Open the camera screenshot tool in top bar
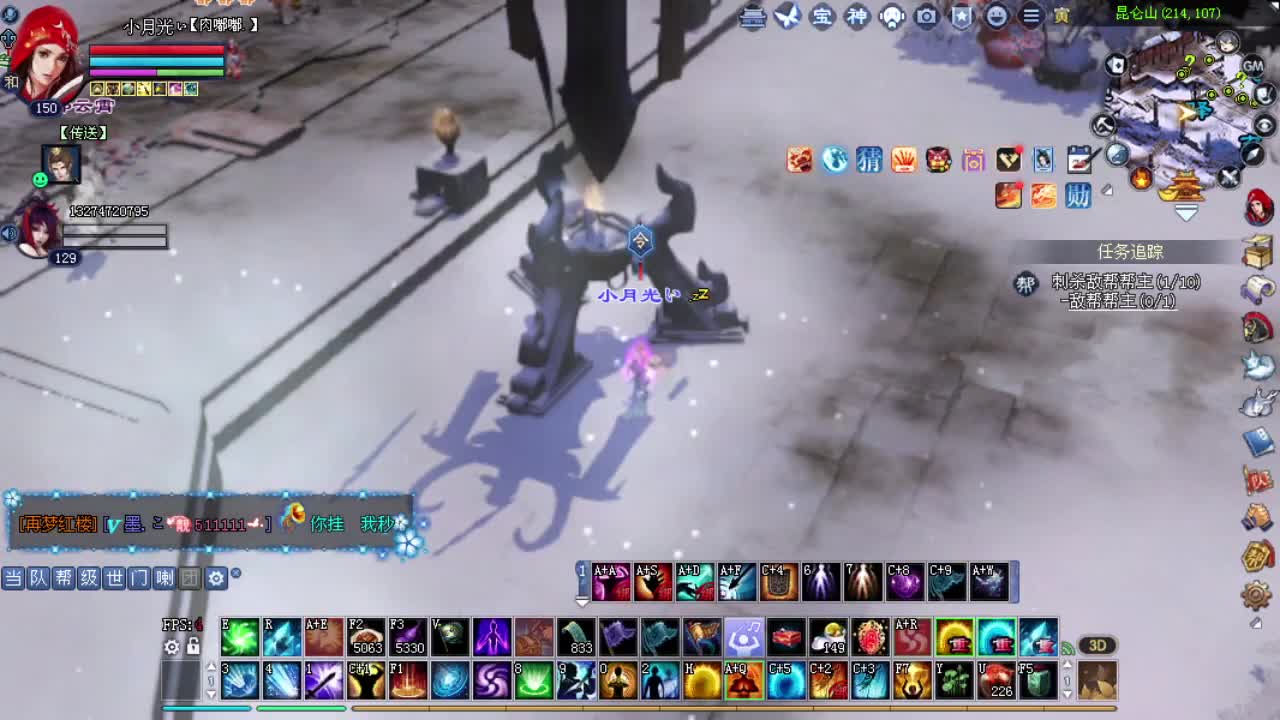 click(925, 17)
